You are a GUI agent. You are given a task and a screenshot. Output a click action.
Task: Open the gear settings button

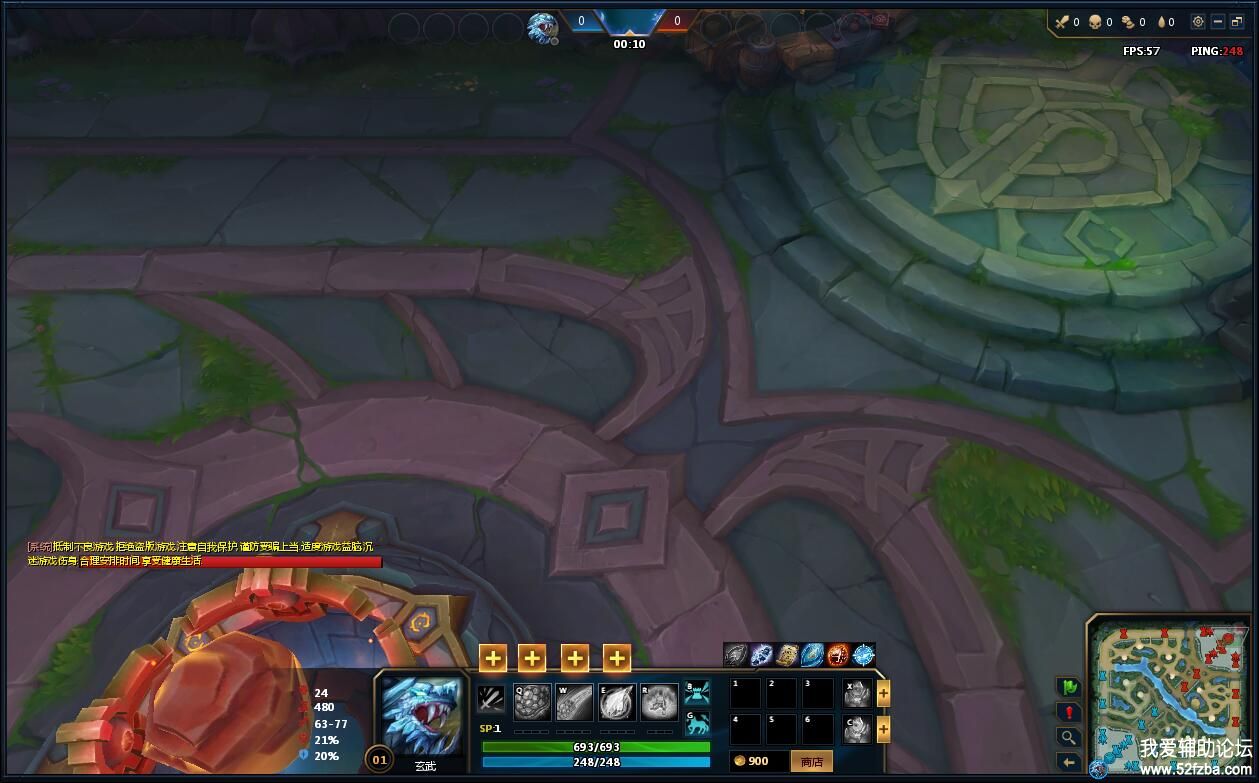1198,22
